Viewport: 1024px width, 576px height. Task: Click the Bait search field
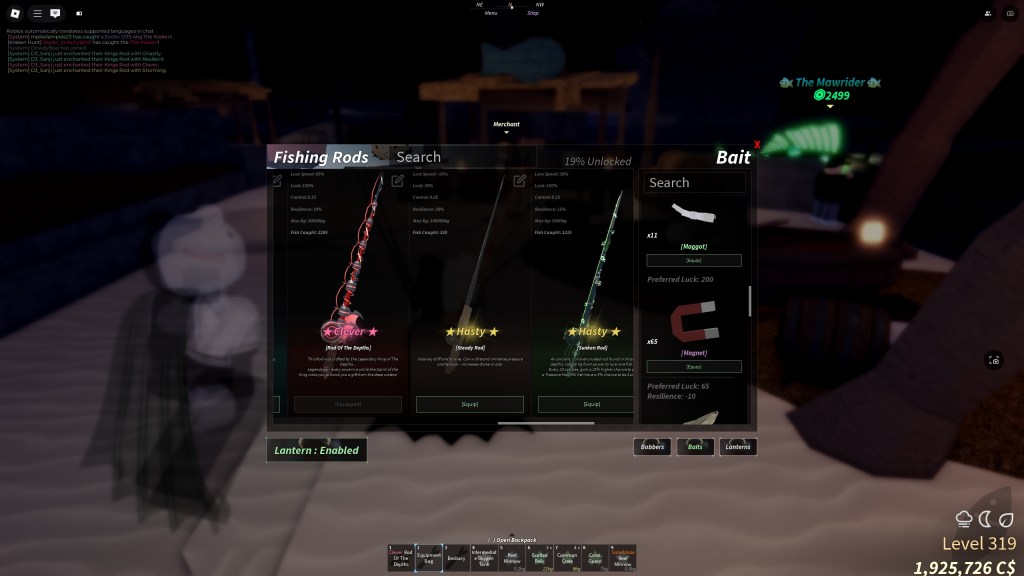[695, 183]
